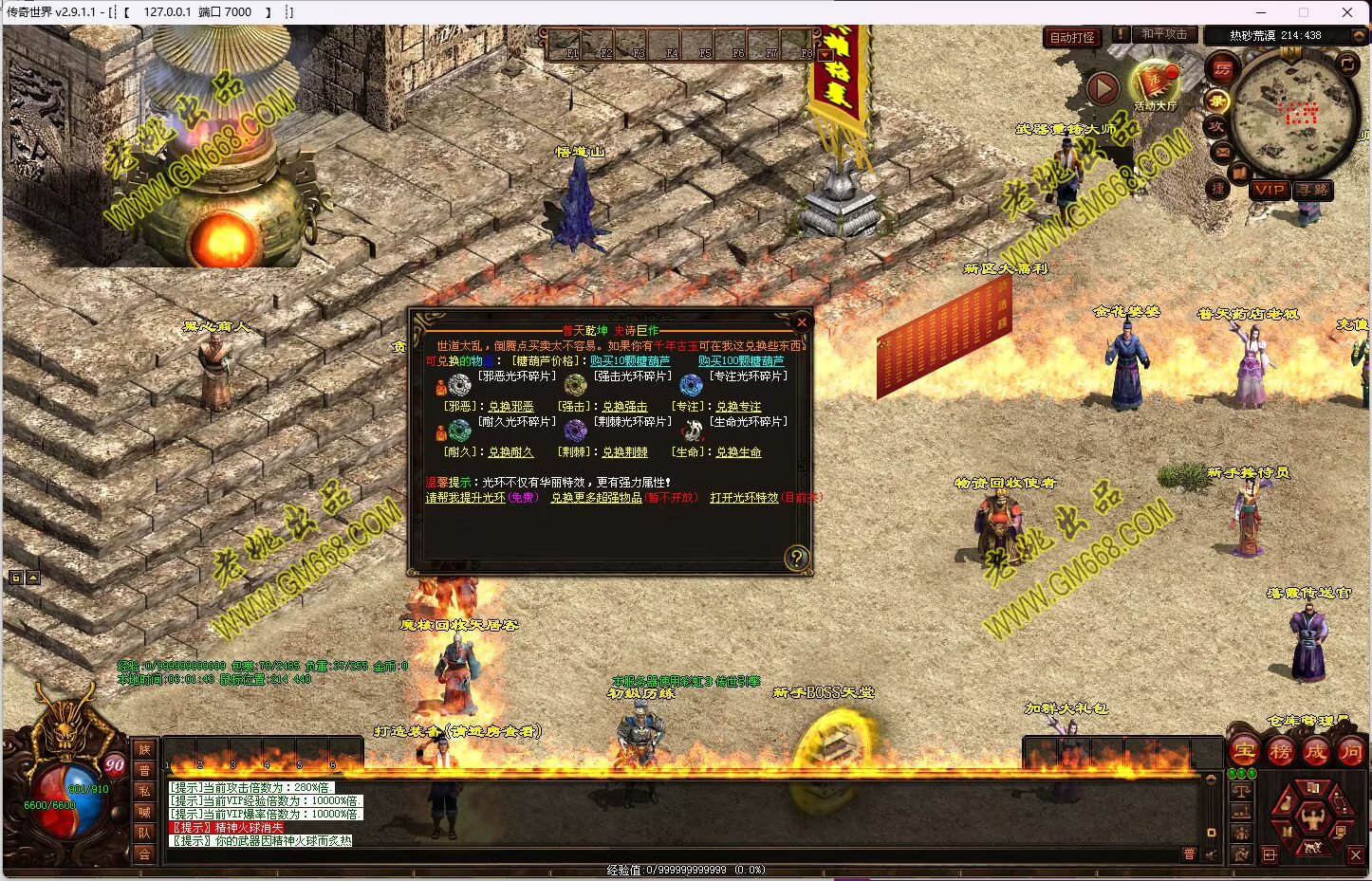Switch the 和平攻击 attack mode

point(1164,34)
